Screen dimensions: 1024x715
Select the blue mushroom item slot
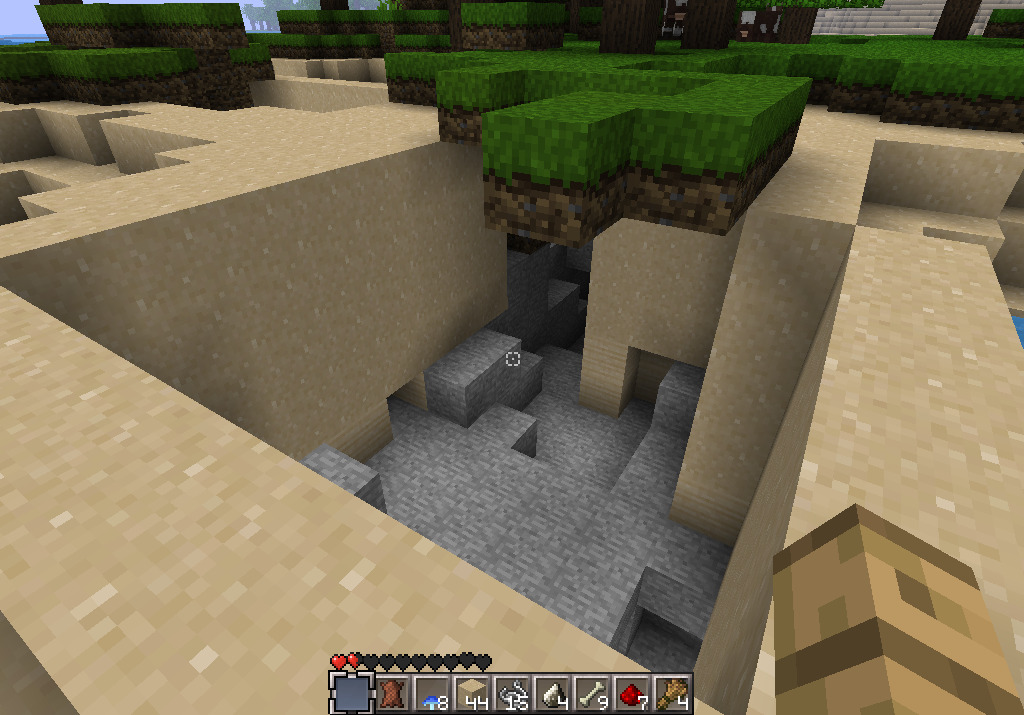(432, 692)
